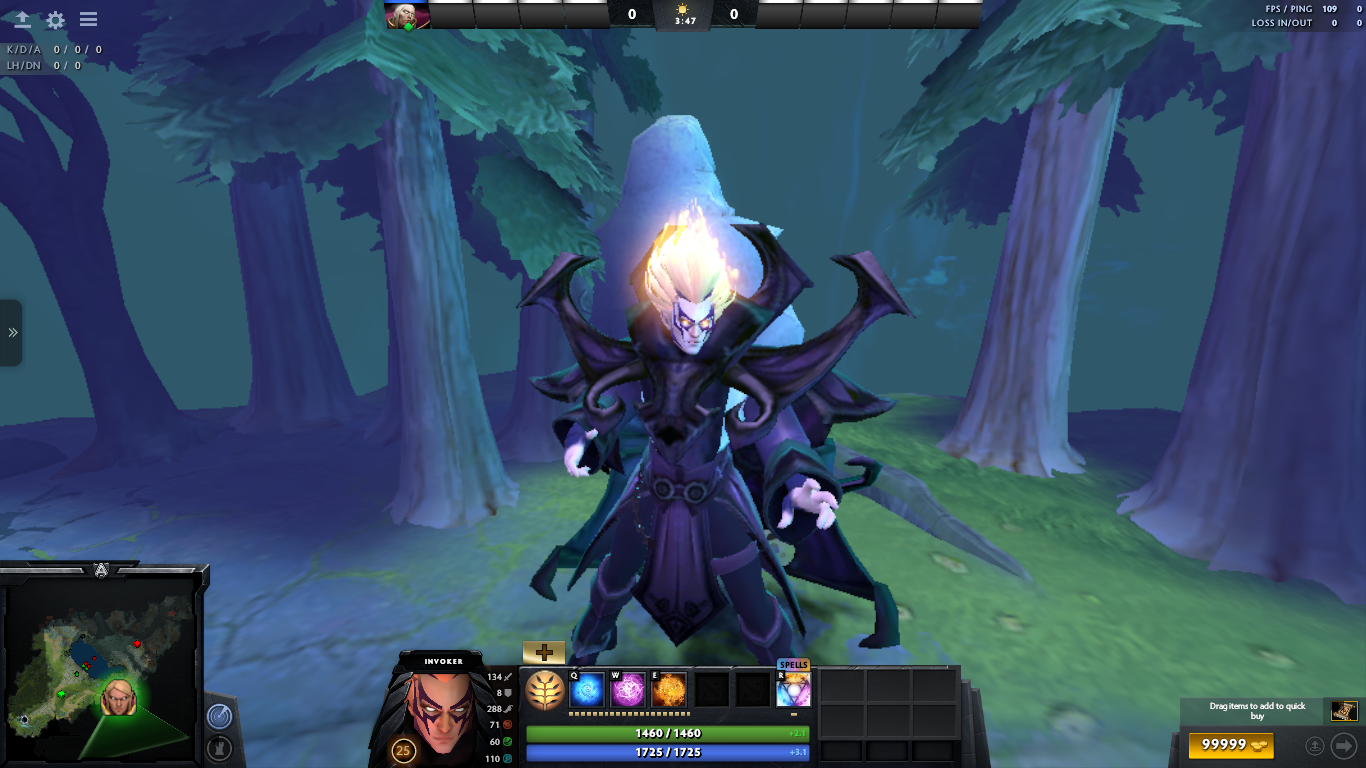Click the take stash items arrow button
The image size is (1366, 768).
[x=1344, y=745]
